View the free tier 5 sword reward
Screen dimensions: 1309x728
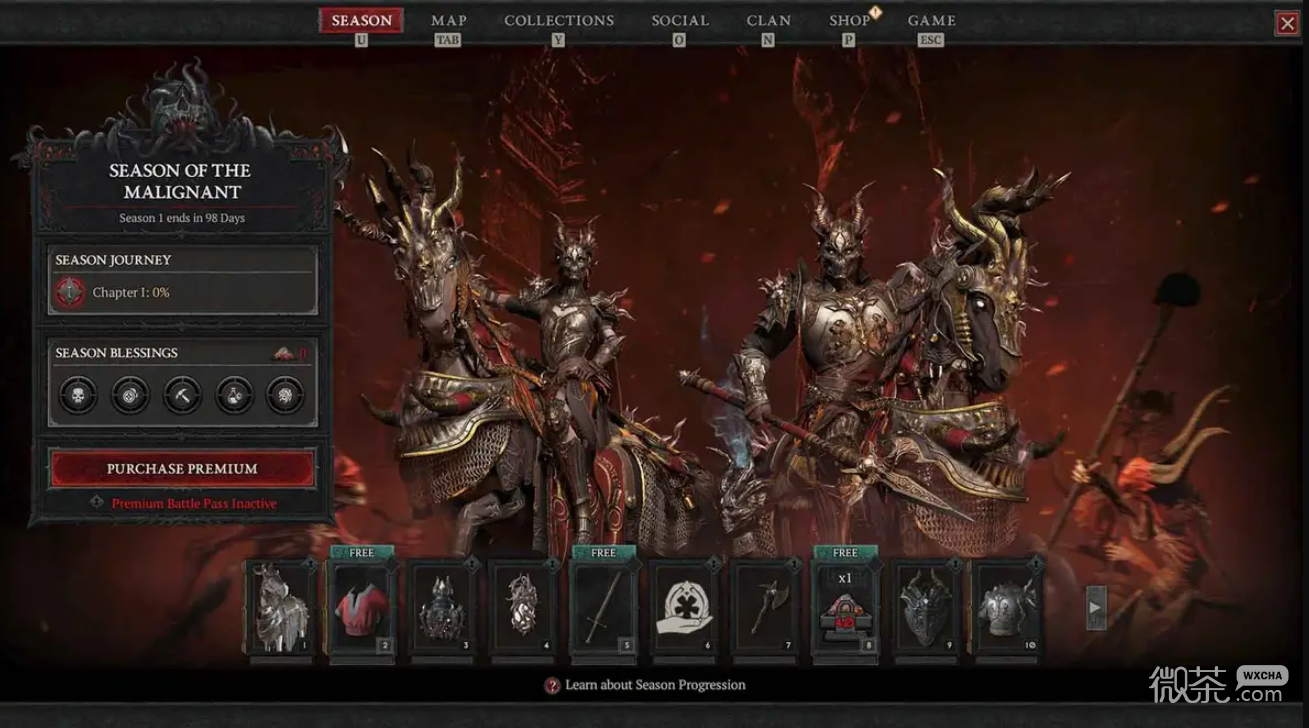[603, 607]
